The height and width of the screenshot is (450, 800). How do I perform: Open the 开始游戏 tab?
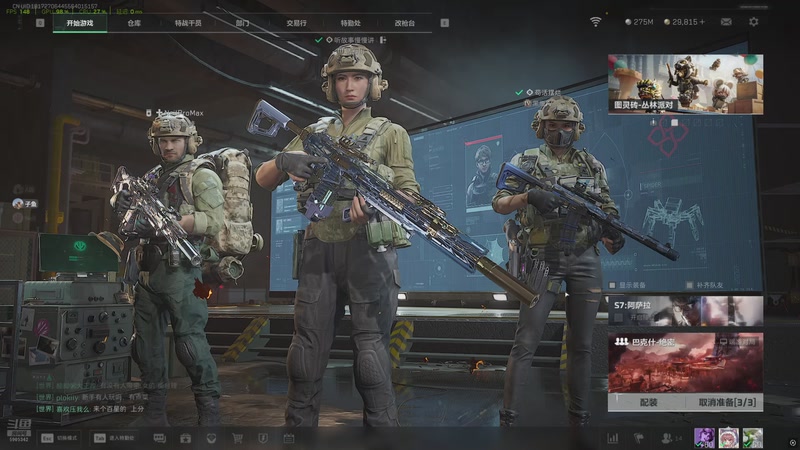[78, 22]
